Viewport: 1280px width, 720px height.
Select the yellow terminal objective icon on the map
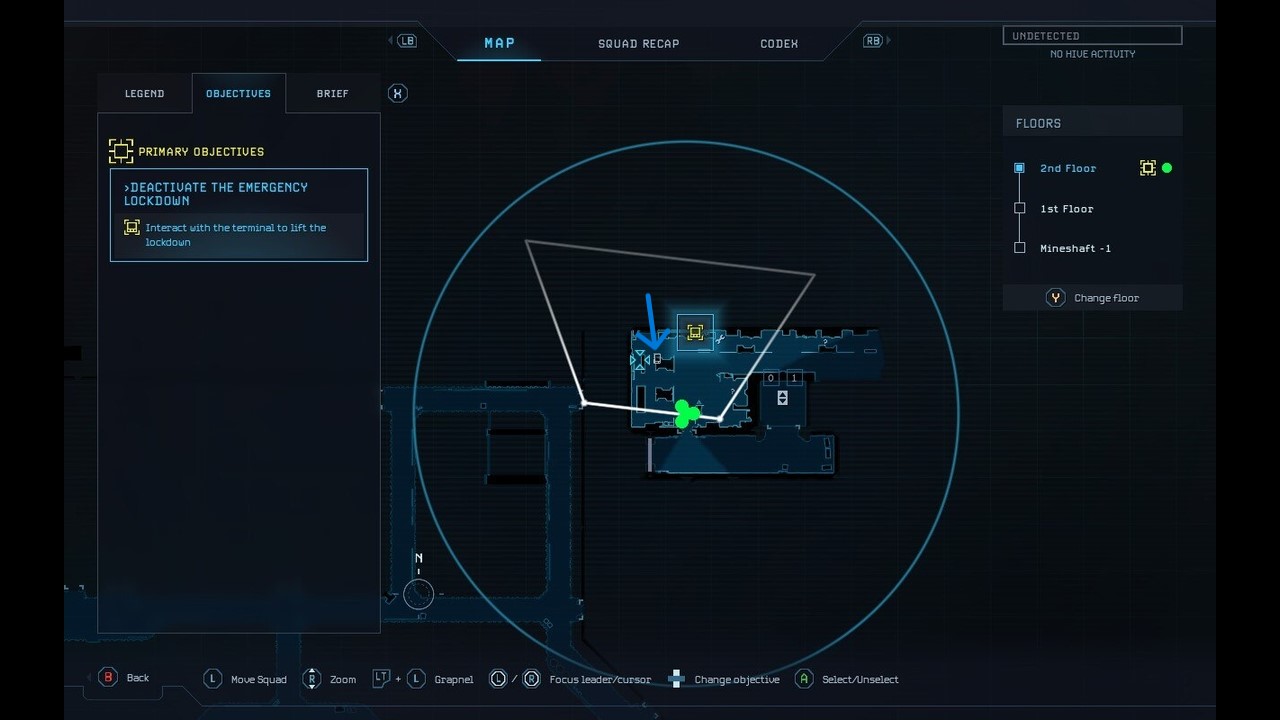(x=695, y=332)
